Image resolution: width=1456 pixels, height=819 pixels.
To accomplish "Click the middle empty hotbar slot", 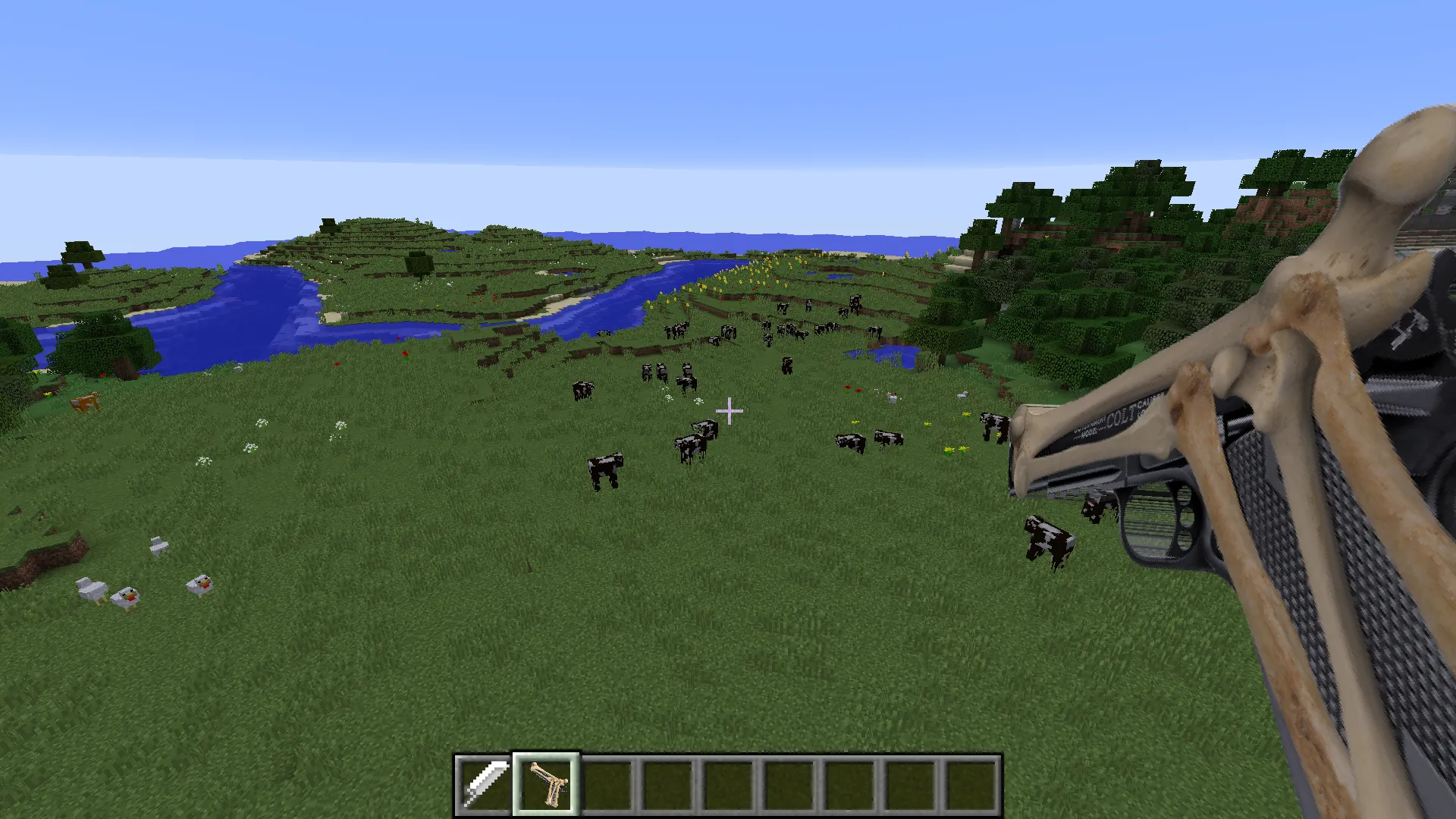I will pos(730,783).
